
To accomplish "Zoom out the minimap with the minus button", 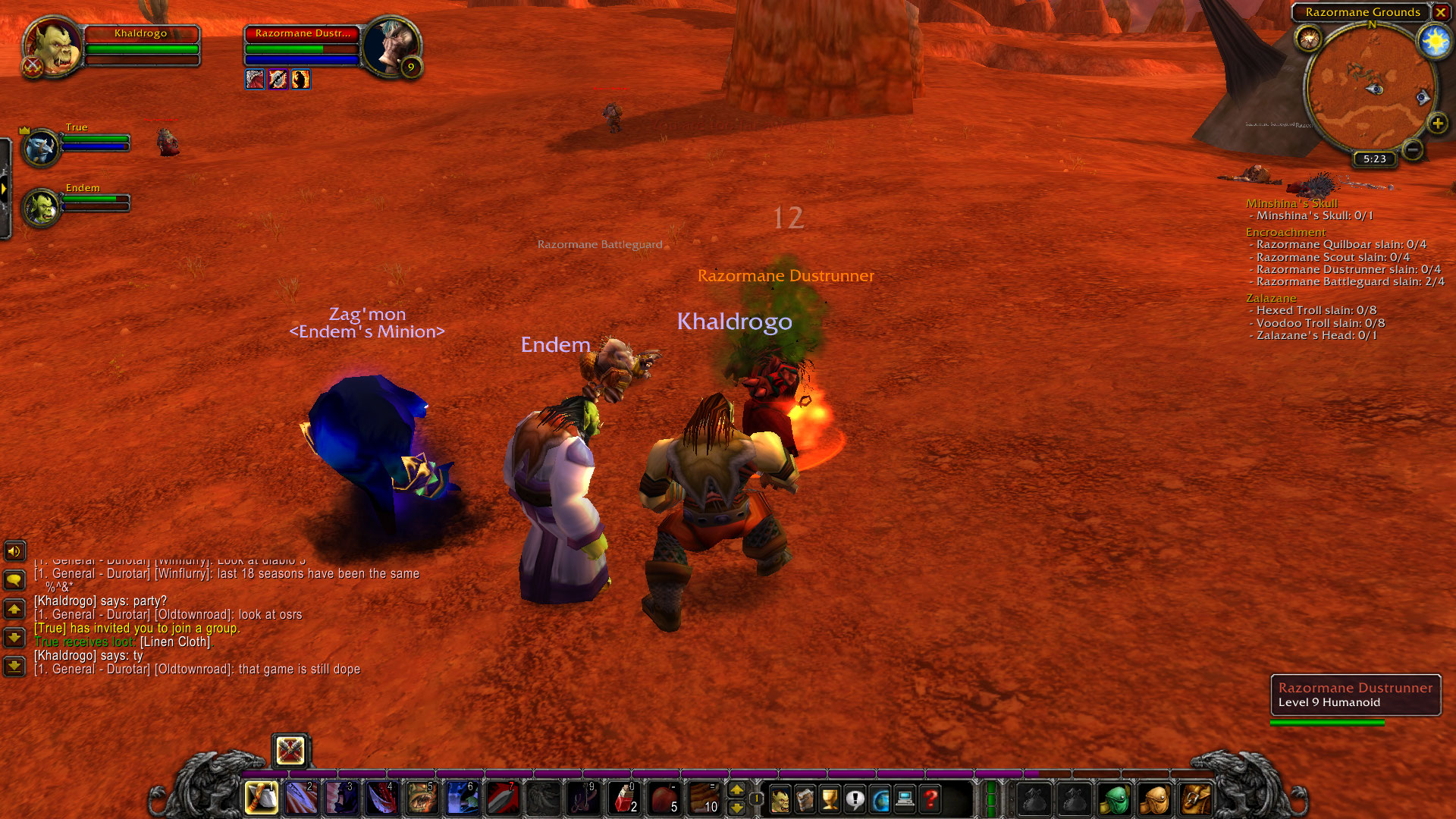I will tap(1412, 149).
